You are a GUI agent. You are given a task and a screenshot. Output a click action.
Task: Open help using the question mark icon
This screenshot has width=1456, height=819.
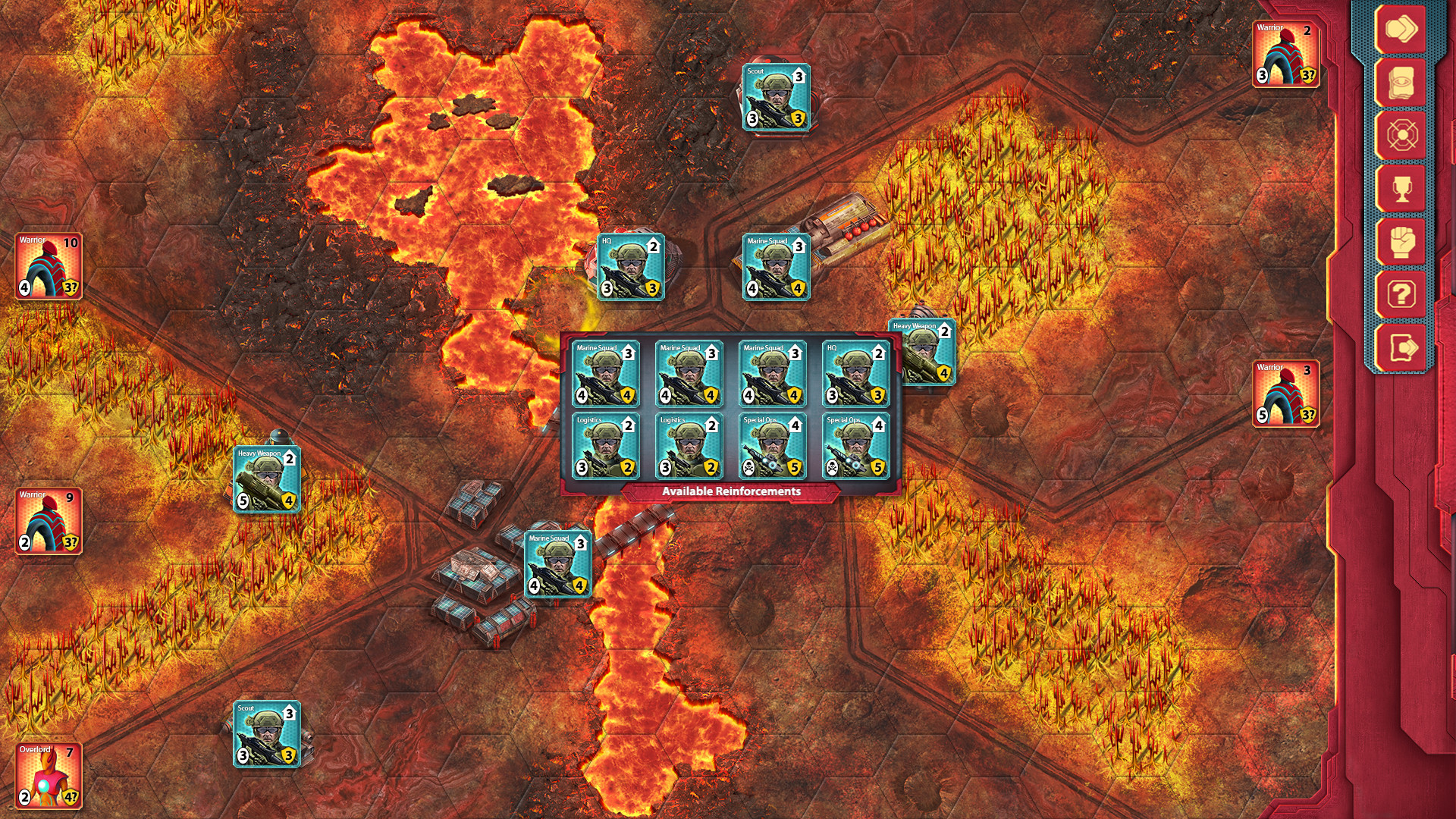point(1403,294)
